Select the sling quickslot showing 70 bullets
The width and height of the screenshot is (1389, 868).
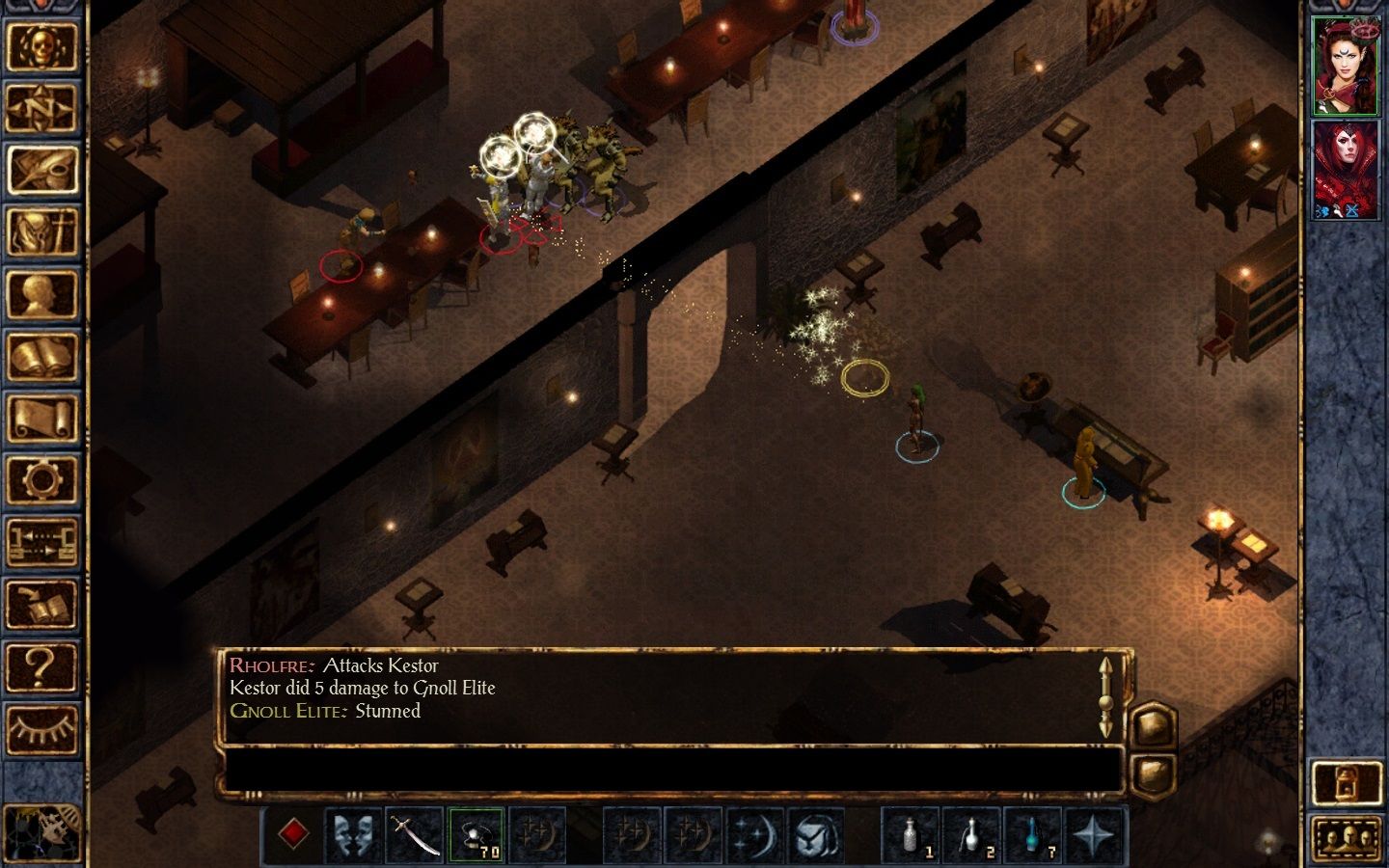point(476,836)
